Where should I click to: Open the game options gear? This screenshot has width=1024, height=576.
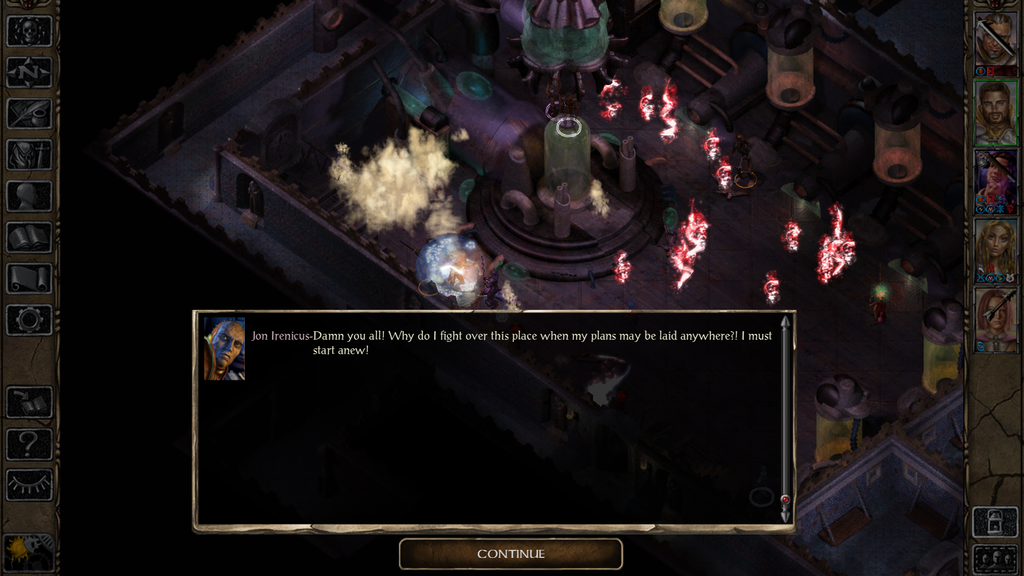[28, 320]
